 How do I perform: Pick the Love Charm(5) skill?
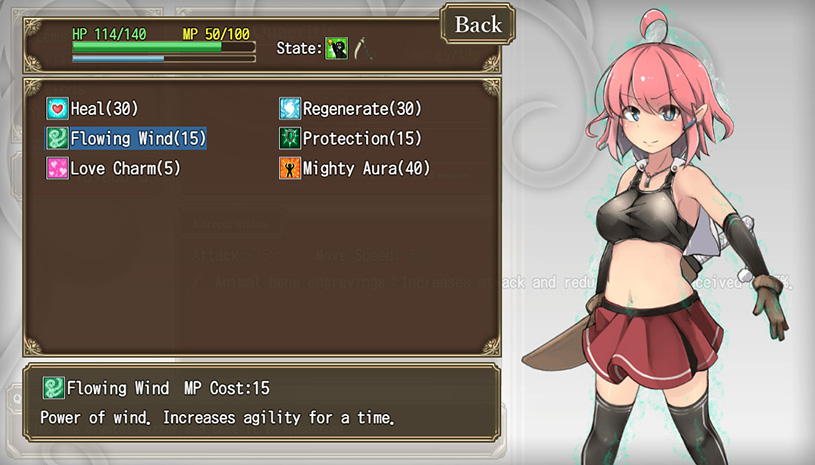pos(113,169)
